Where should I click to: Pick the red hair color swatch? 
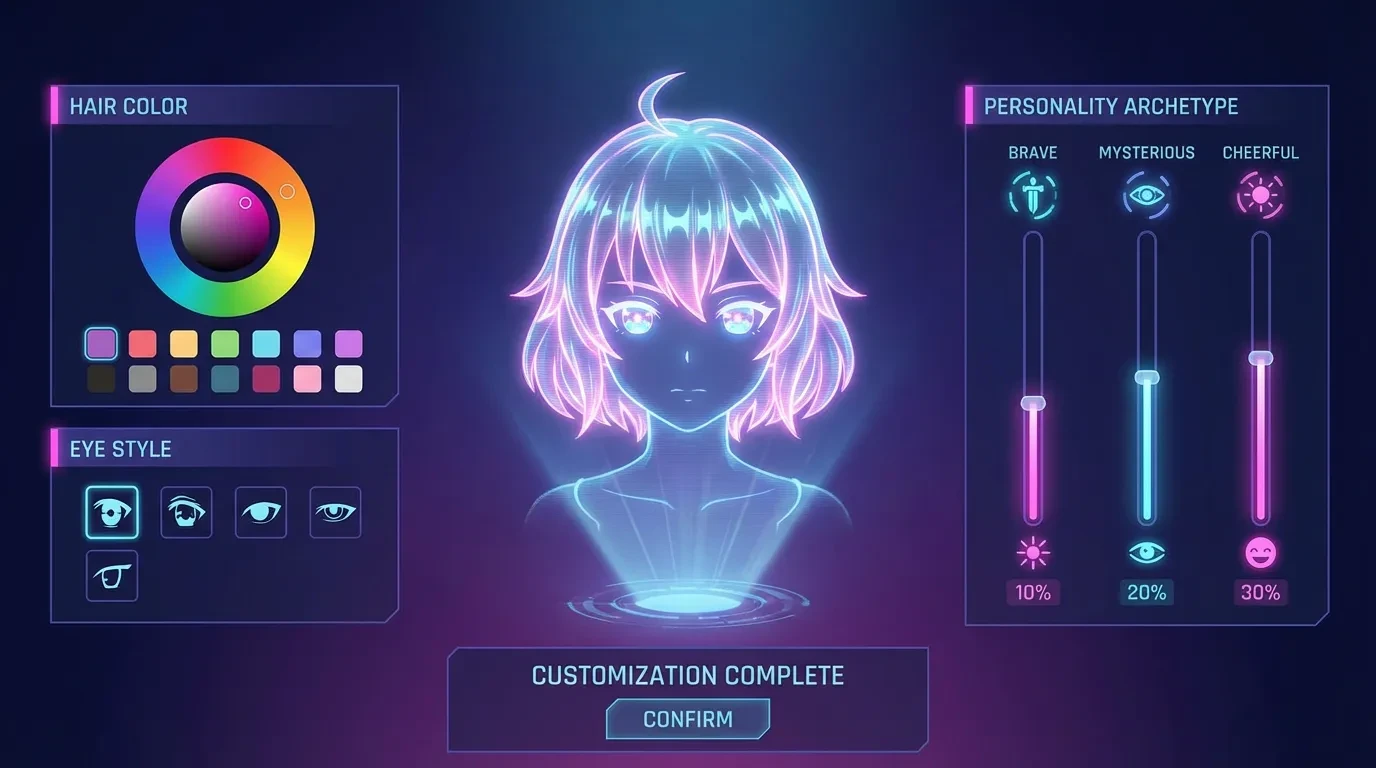click(142, 343)
